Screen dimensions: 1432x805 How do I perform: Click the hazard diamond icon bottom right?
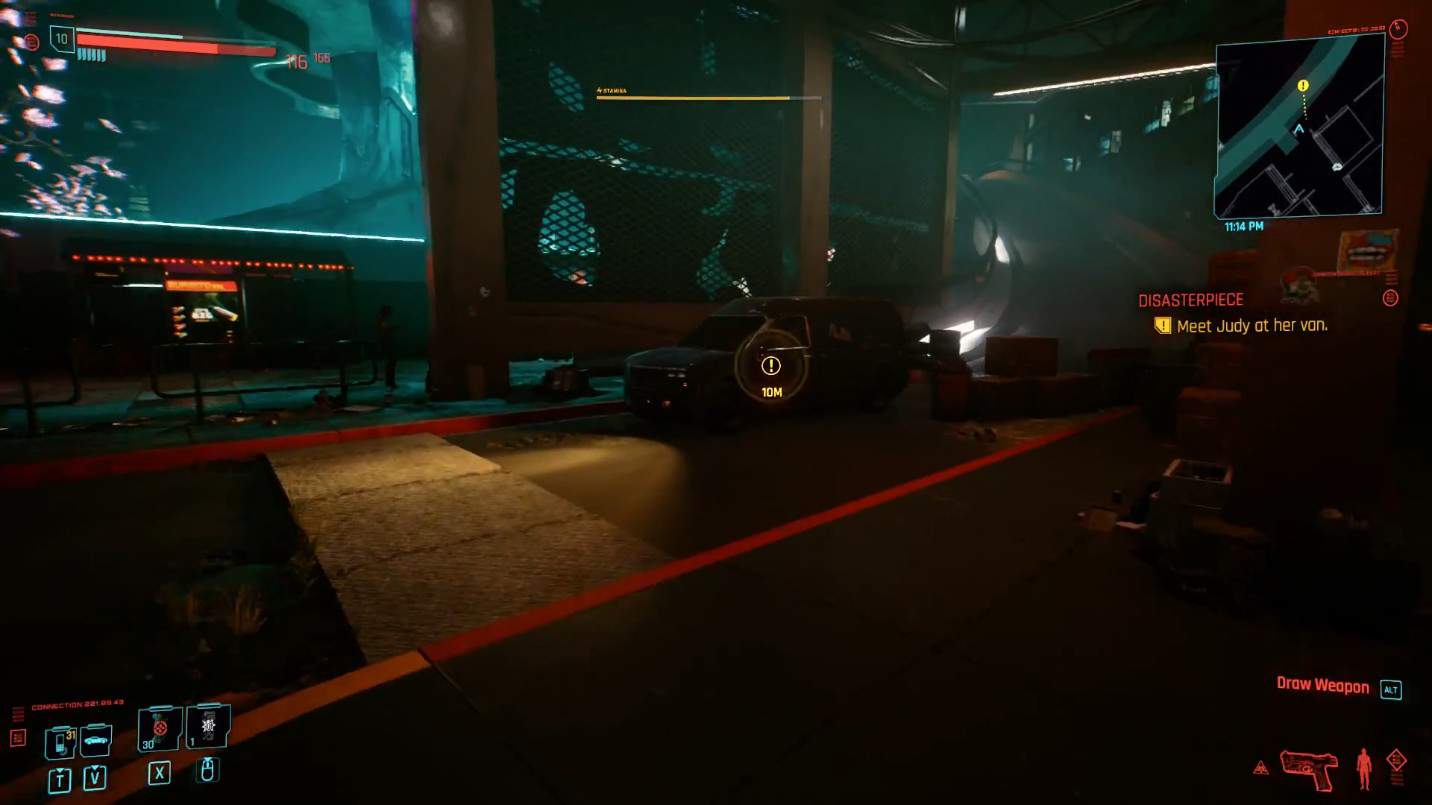[1398, 758]
